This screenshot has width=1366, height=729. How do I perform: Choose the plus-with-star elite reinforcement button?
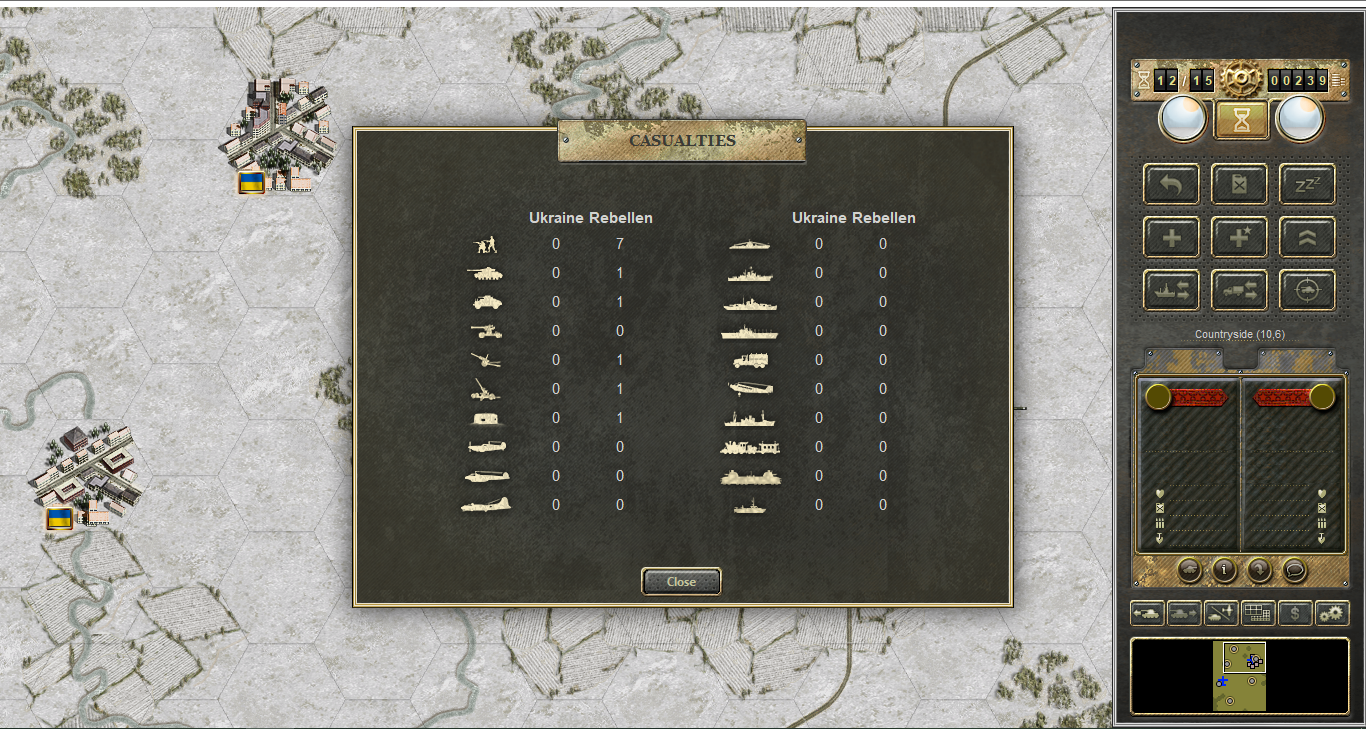1240,237
